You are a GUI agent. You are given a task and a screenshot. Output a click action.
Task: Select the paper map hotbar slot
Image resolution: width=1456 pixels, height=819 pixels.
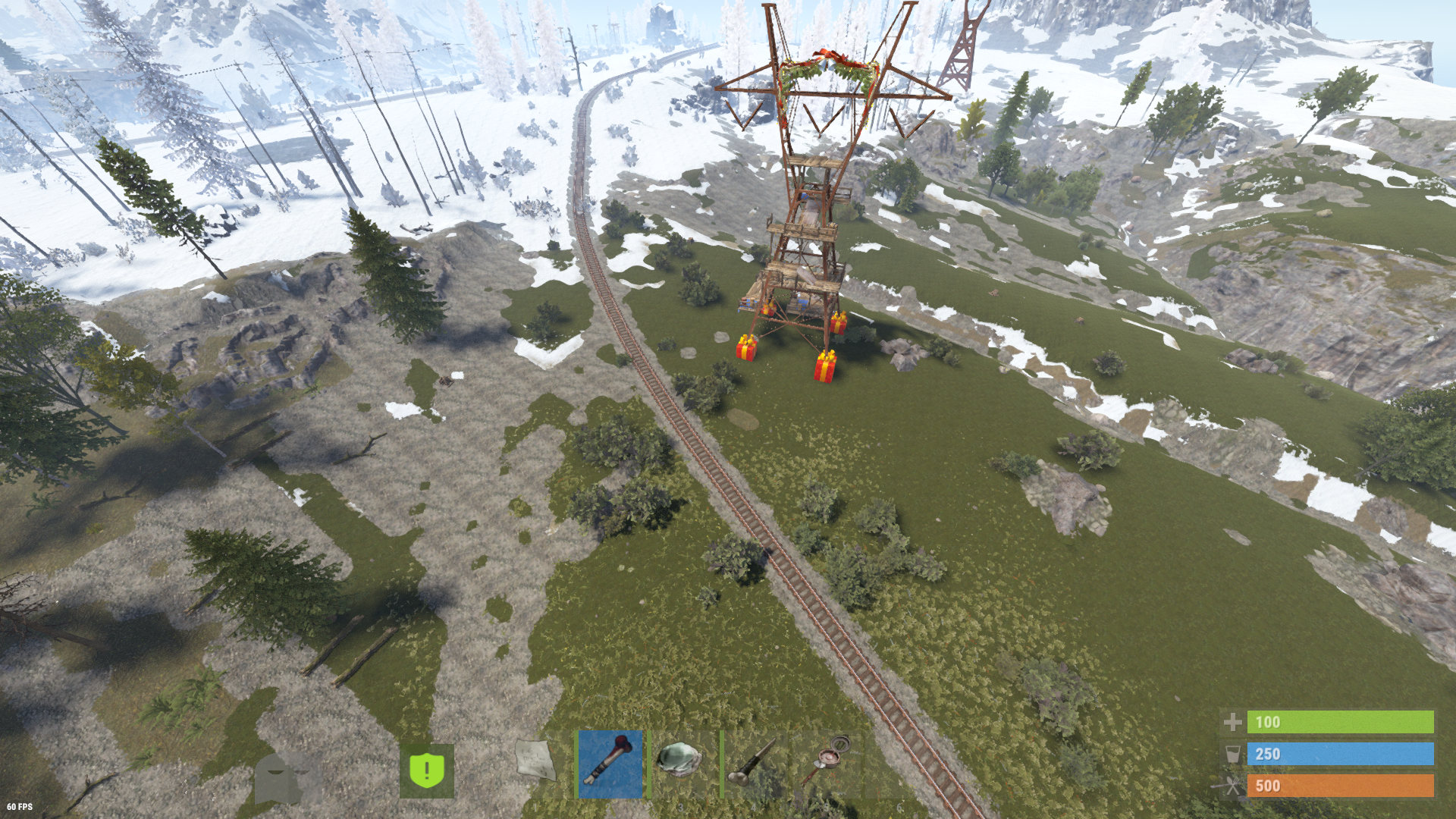[537, 762]
